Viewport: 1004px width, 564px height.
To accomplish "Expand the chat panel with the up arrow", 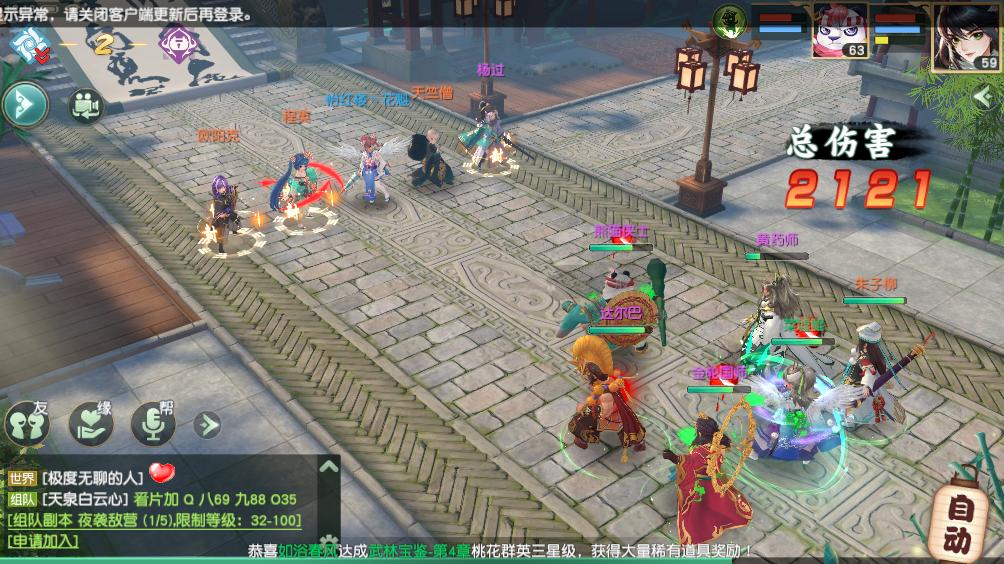I will (328, 466).
